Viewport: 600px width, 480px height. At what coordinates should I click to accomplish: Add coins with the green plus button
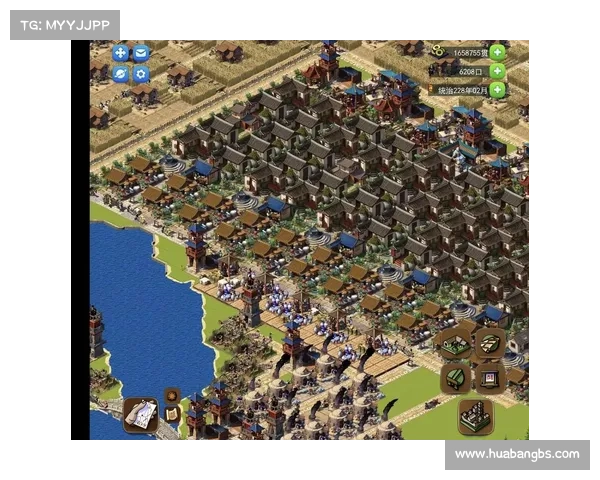point(497,52)
